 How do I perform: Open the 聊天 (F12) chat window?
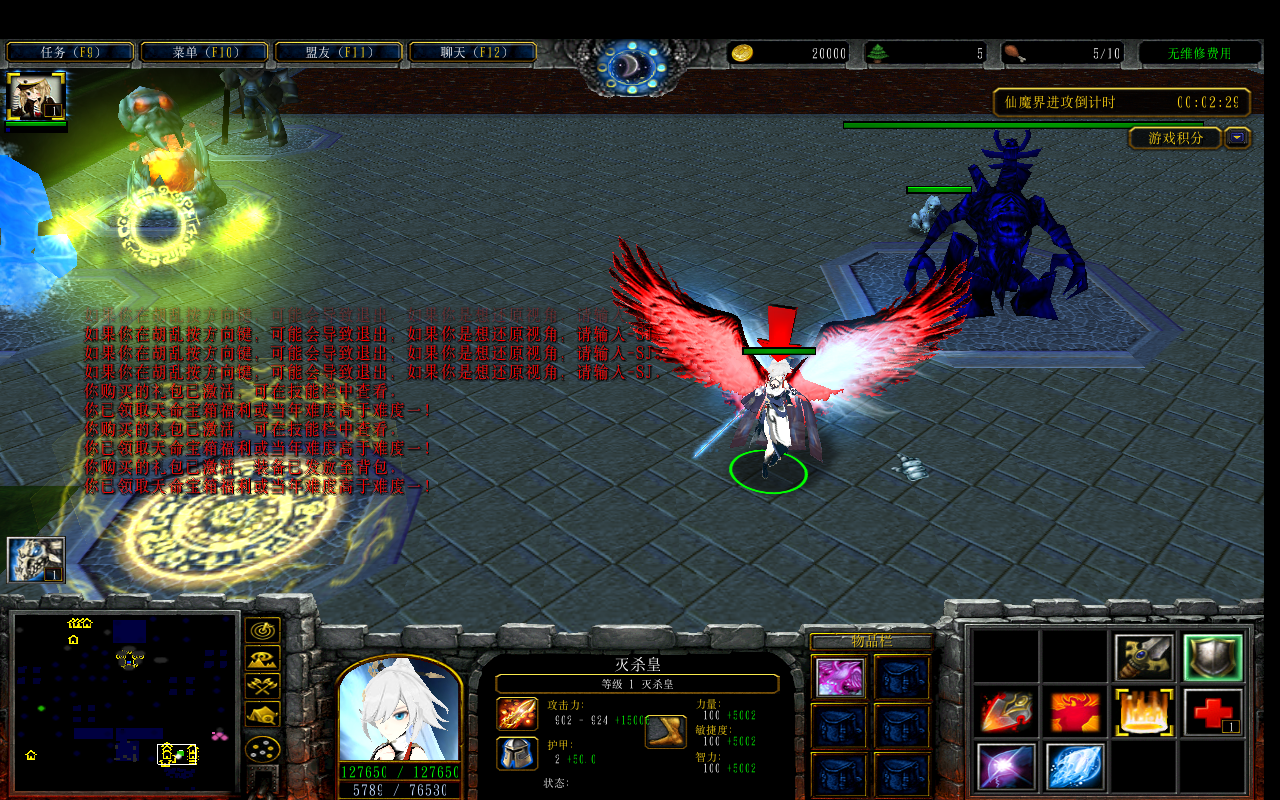[474, 51]
